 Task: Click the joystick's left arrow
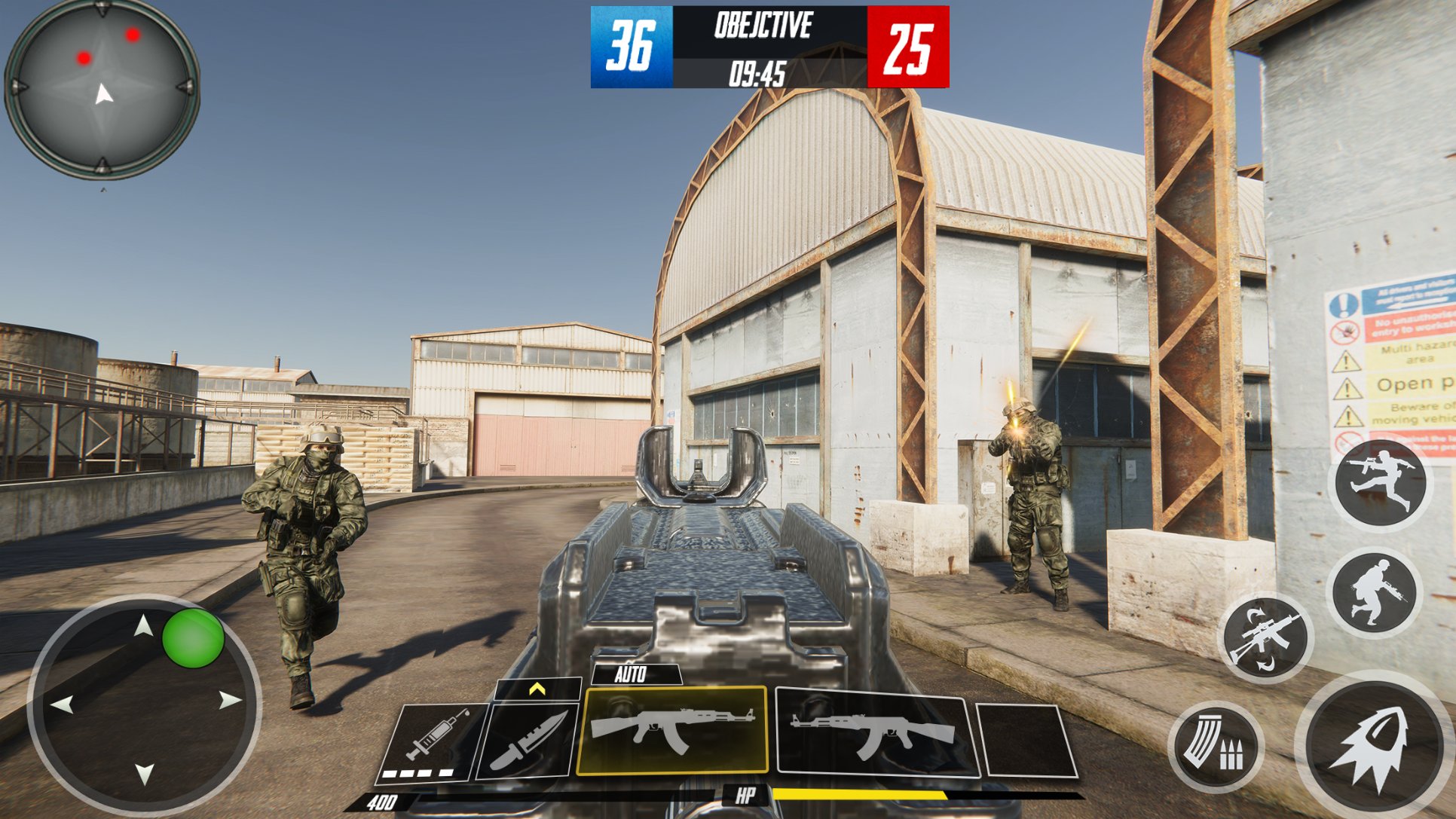tap(62, 705)
